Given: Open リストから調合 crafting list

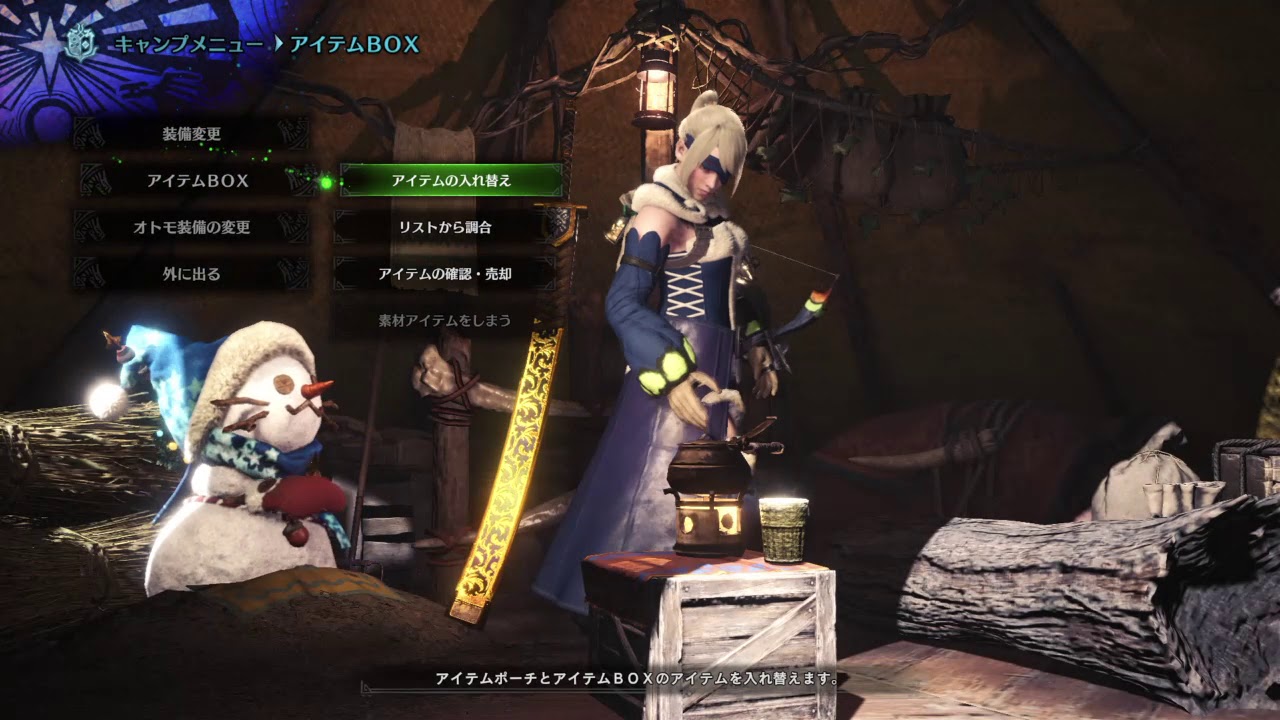Looking at the screenshot, I should [445, 227].
